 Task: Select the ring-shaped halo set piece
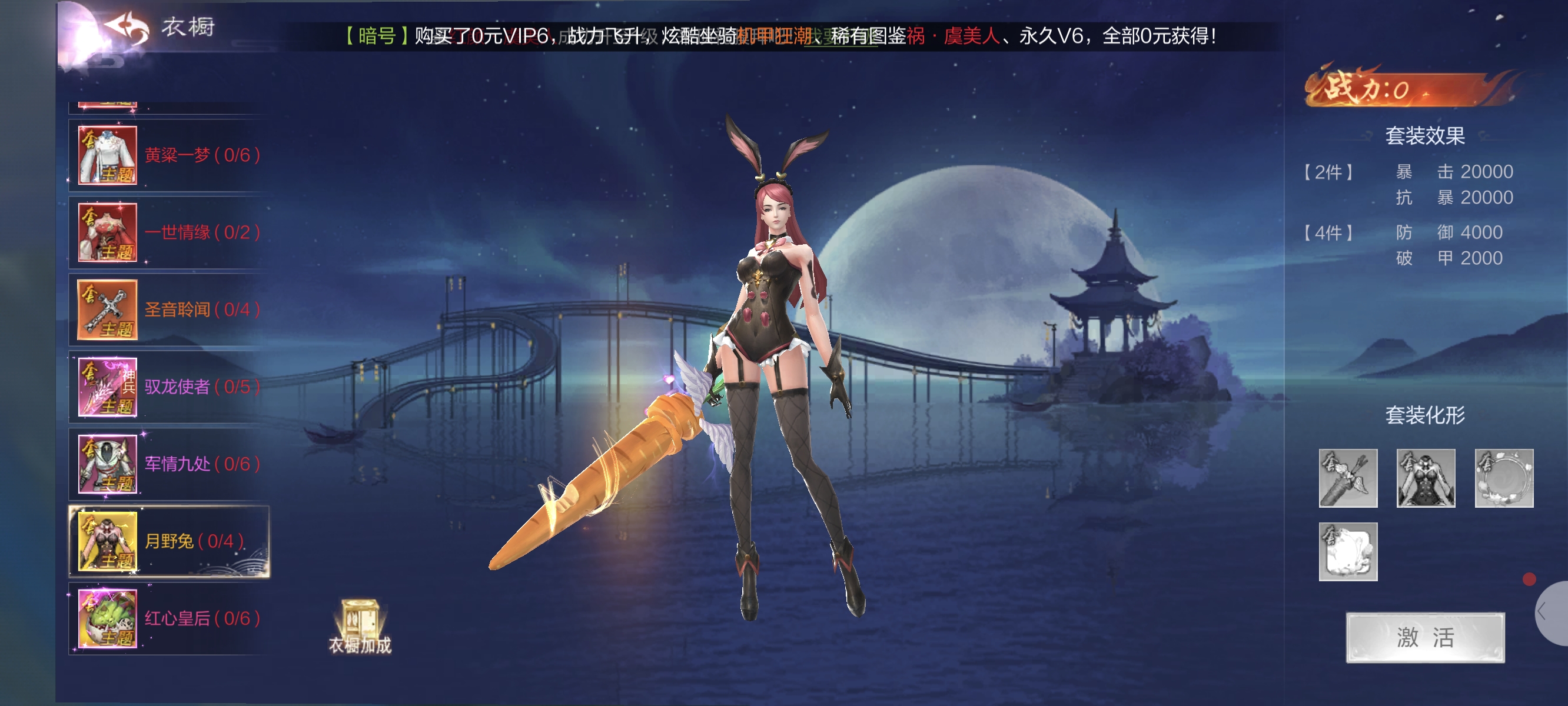1503,478
